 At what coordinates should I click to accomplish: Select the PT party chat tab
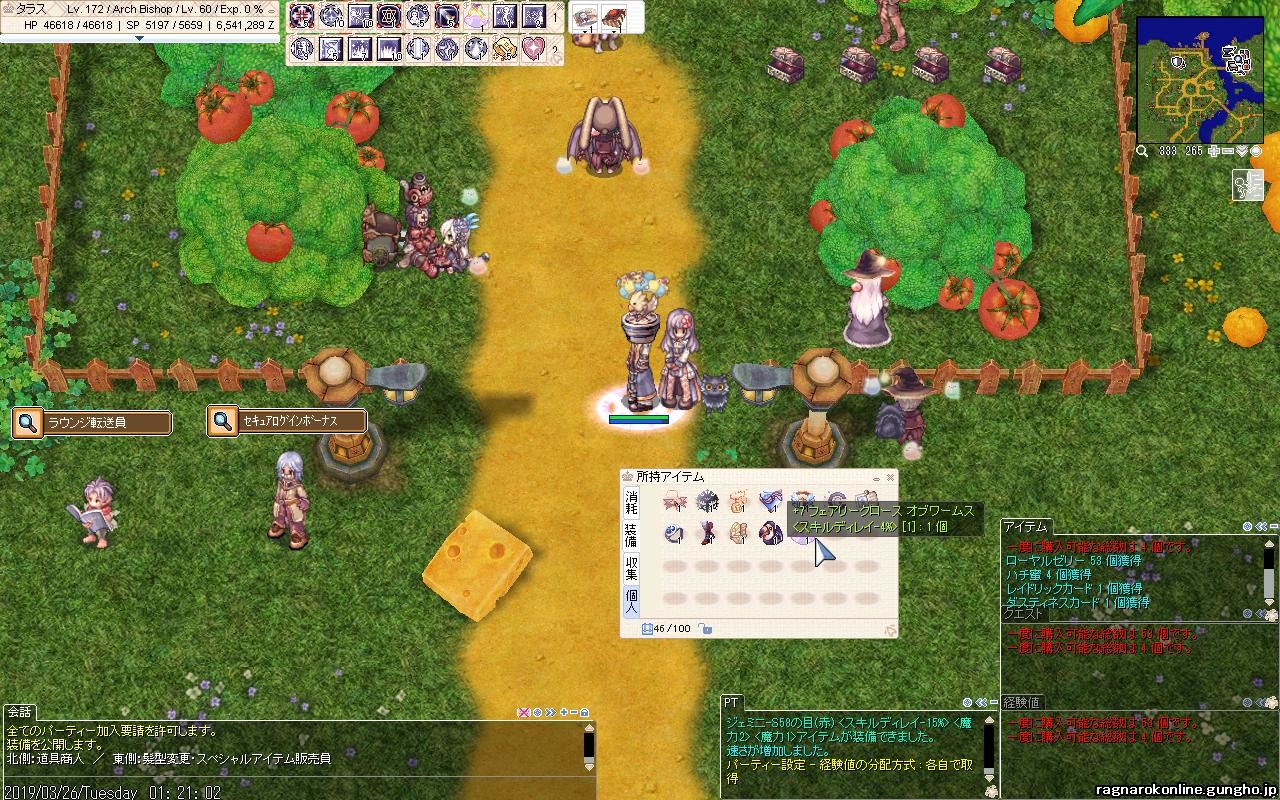732,703
